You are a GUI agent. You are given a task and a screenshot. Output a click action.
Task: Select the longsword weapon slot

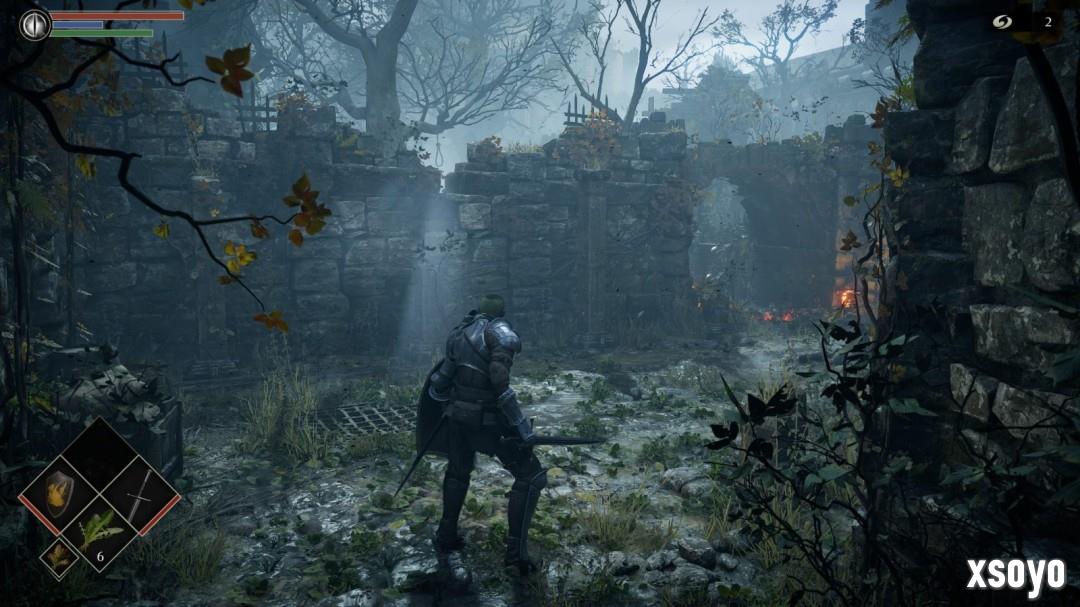(x=140, y=493)
